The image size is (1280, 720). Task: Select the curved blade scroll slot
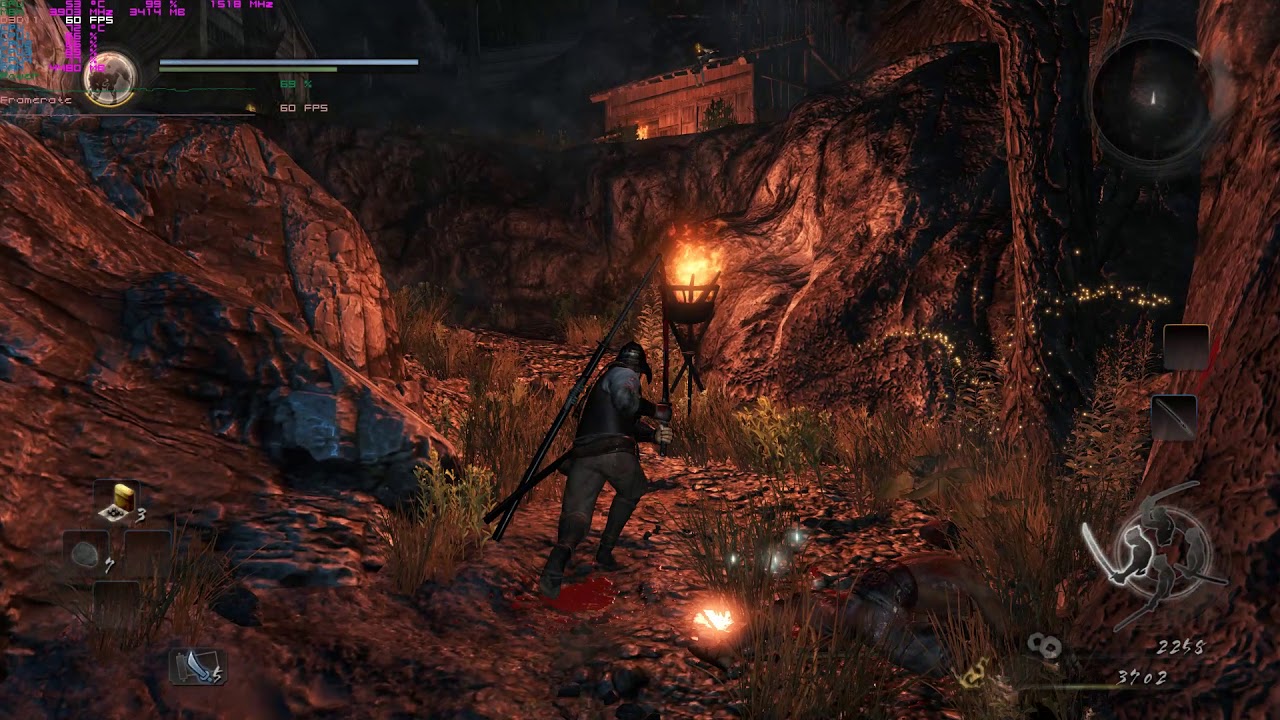196,667
